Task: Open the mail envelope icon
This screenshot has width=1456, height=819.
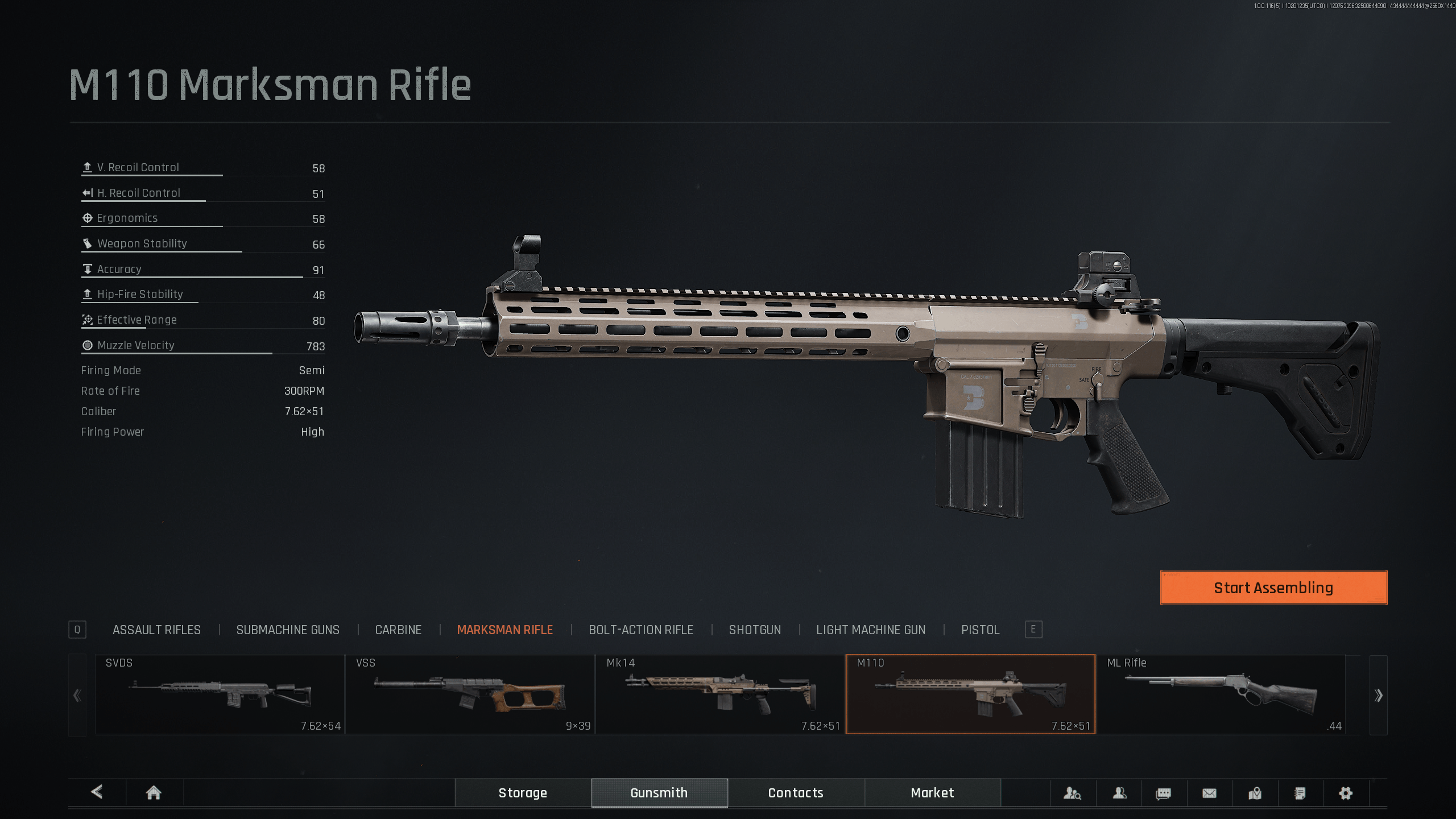Action: 1209,793
